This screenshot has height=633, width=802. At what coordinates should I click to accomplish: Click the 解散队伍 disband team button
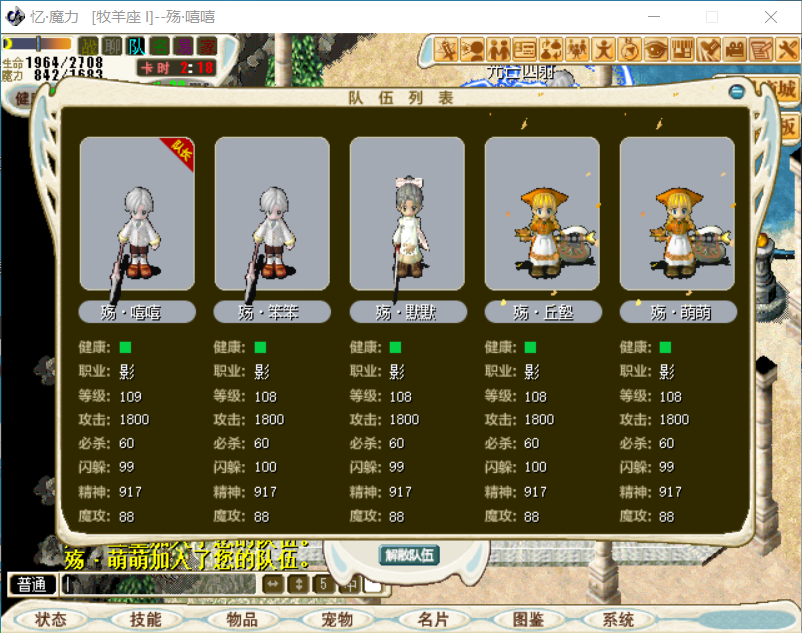tap(410, 555)
